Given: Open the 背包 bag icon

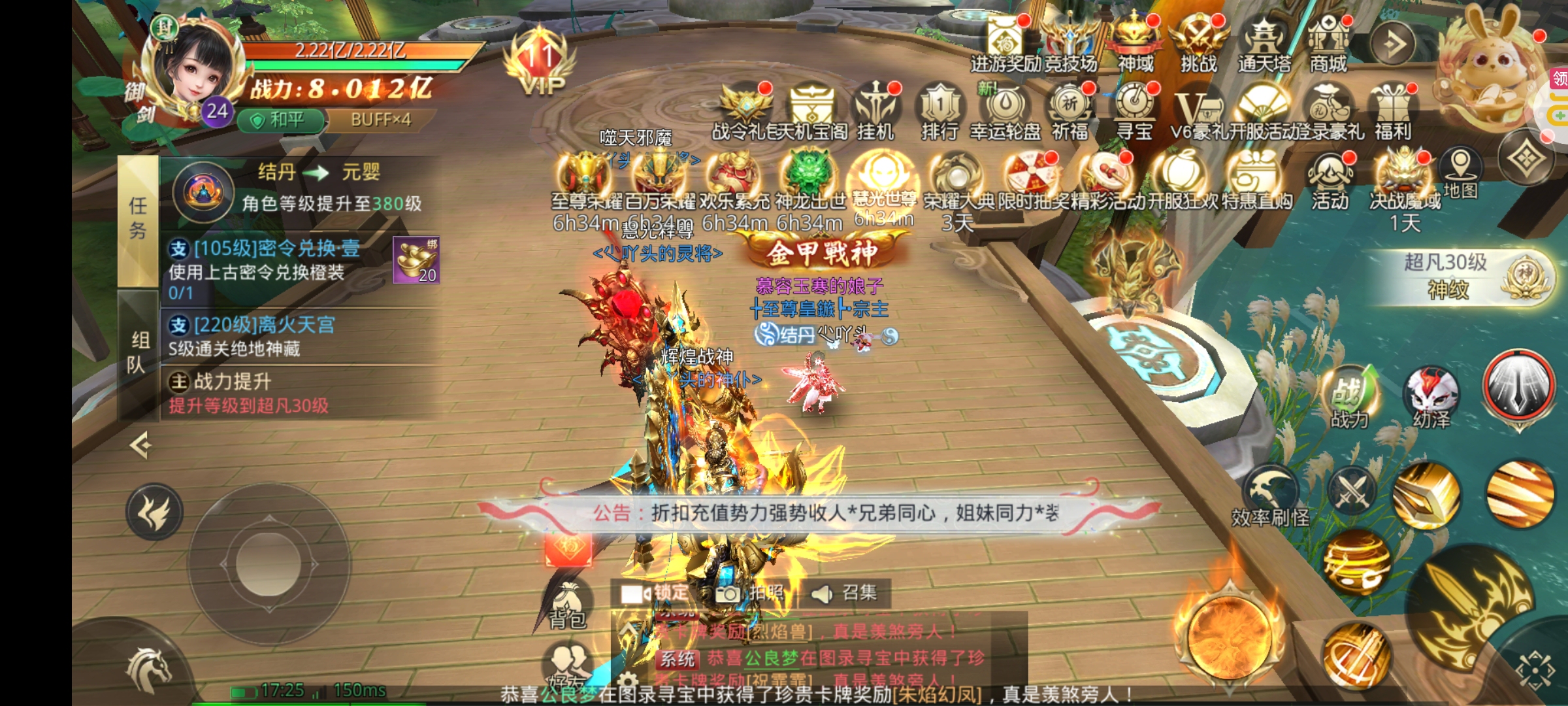Looking at the screenshot, I should pyautogui.click(x=567, y=605).
